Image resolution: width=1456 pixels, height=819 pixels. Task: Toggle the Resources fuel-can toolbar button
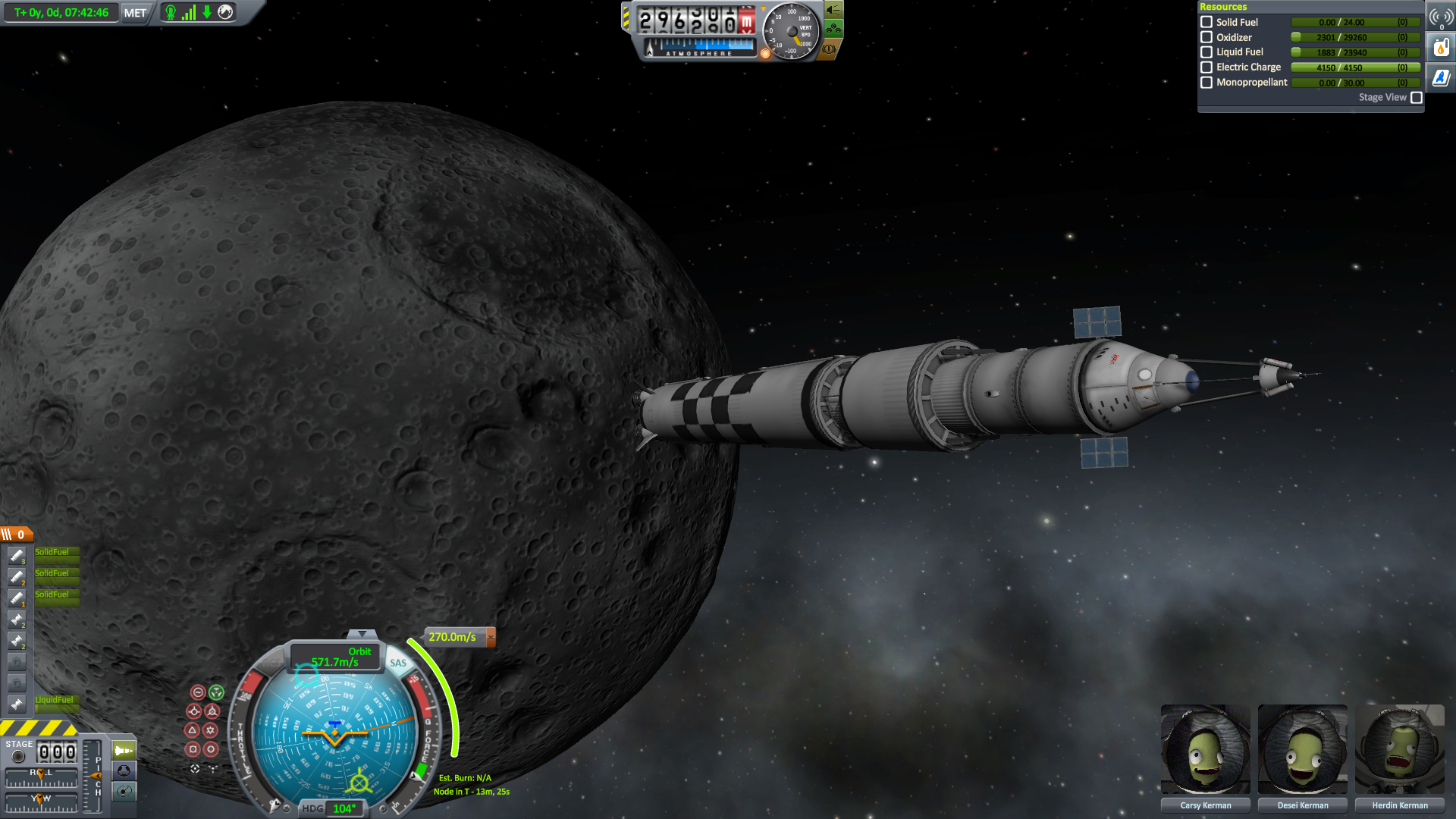pos(1441,48)
